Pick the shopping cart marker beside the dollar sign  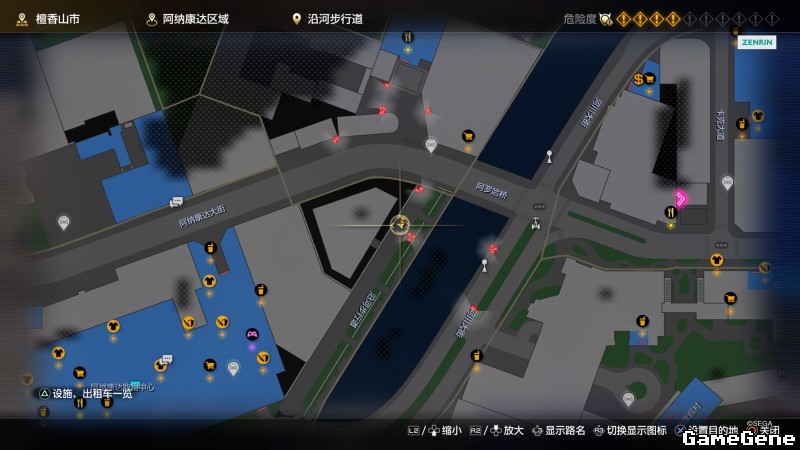[x=651, y=79]
